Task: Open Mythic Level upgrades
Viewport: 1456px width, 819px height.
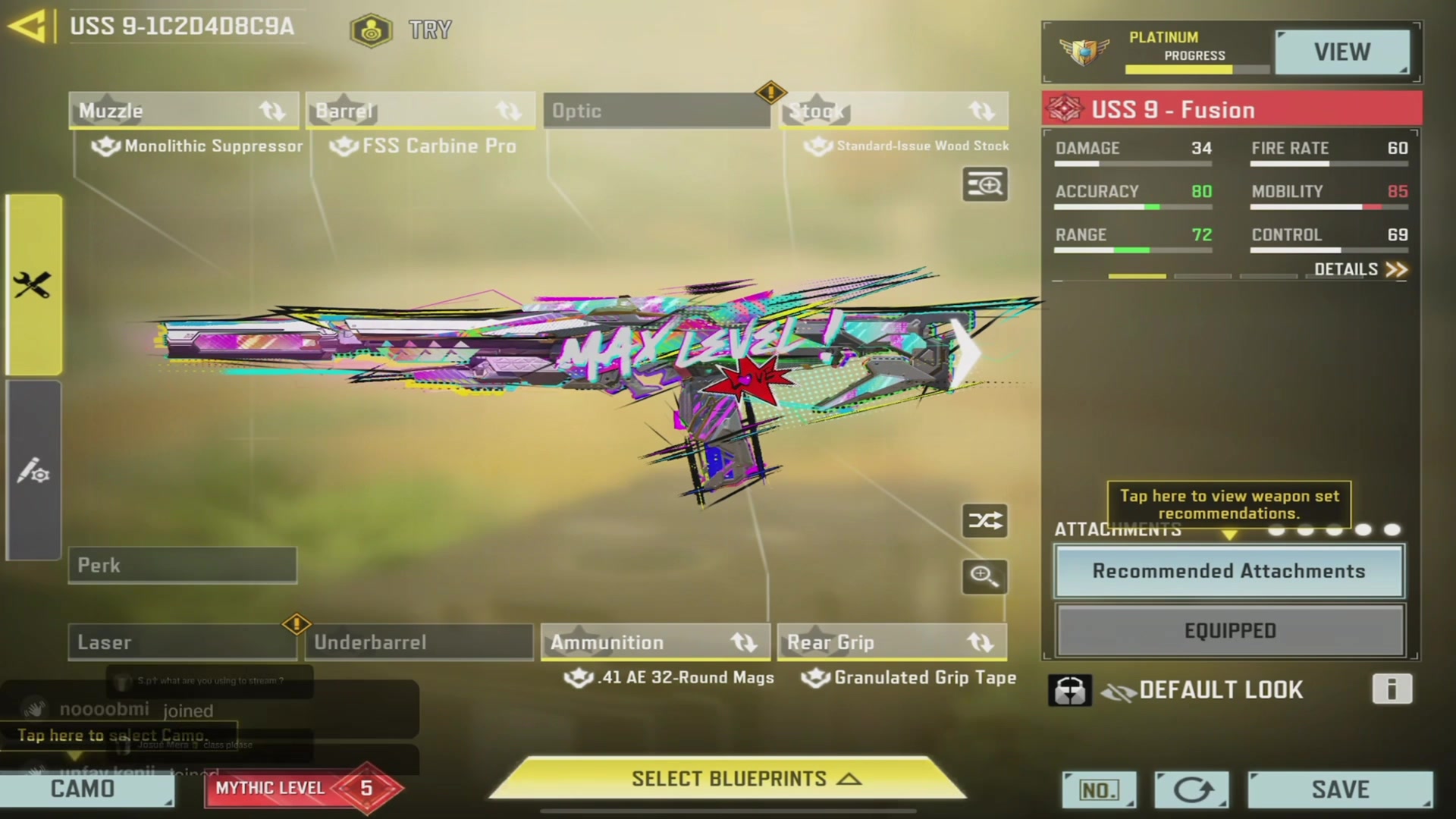Action: point(302,789)
